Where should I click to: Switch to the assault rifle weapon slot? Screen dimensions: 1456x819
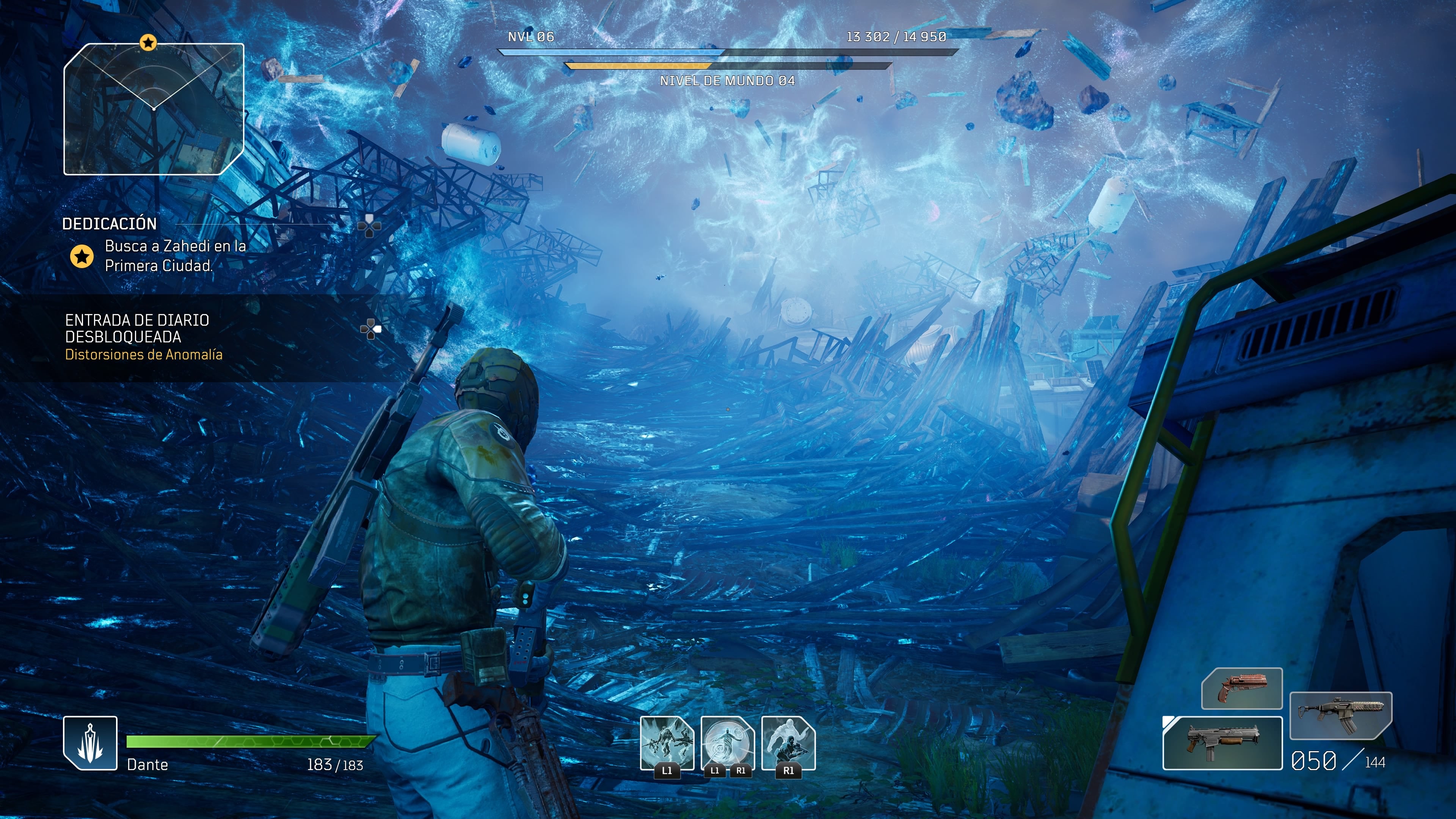pyautogui.click(x=1340, y=714)
